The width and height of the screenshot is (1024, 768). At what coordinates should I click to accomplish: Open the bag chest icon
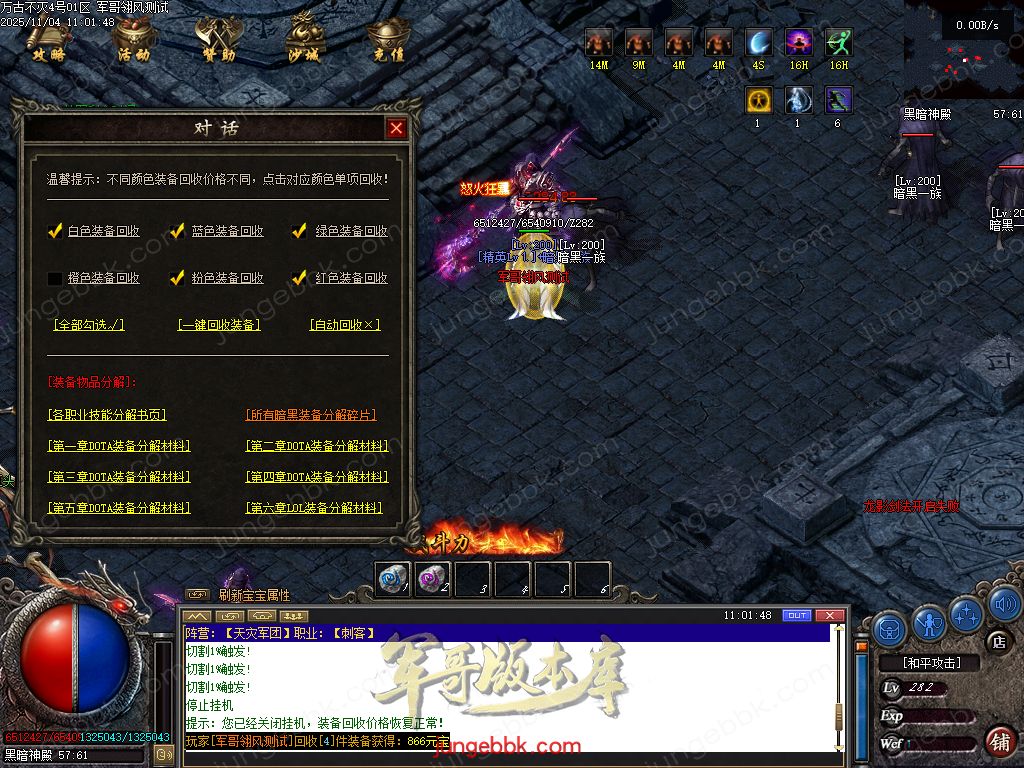click(x=890, y=629)
